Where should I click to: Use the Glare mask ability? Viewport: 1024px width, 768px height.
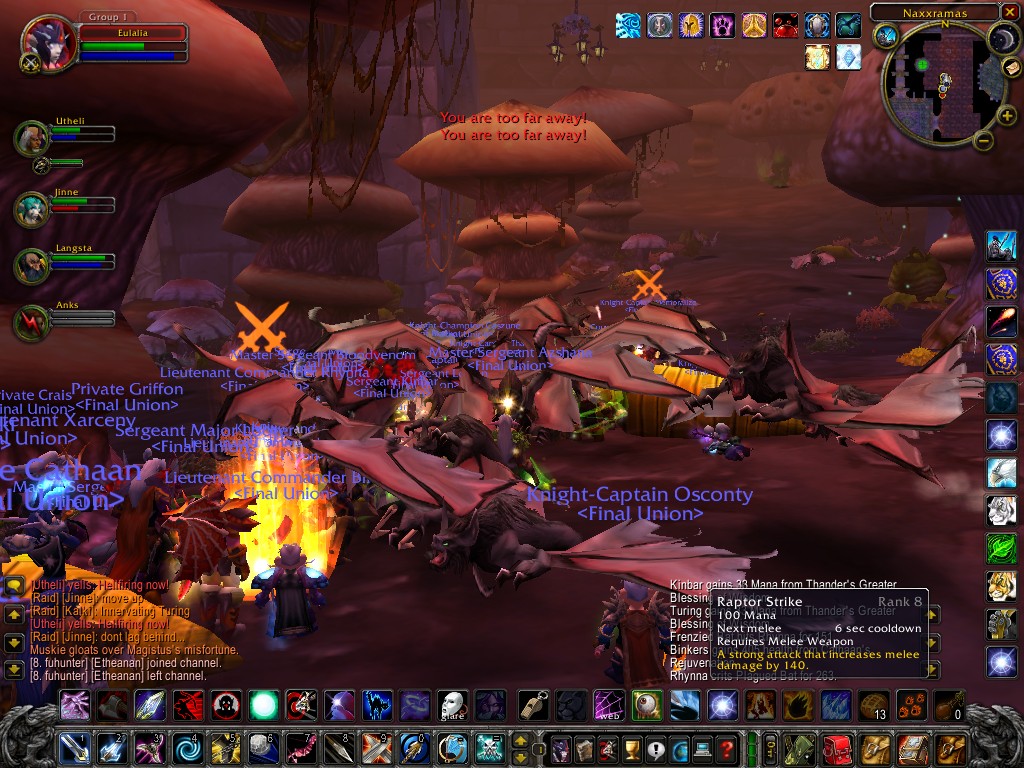pyautogui.click(x=453, y=705)
